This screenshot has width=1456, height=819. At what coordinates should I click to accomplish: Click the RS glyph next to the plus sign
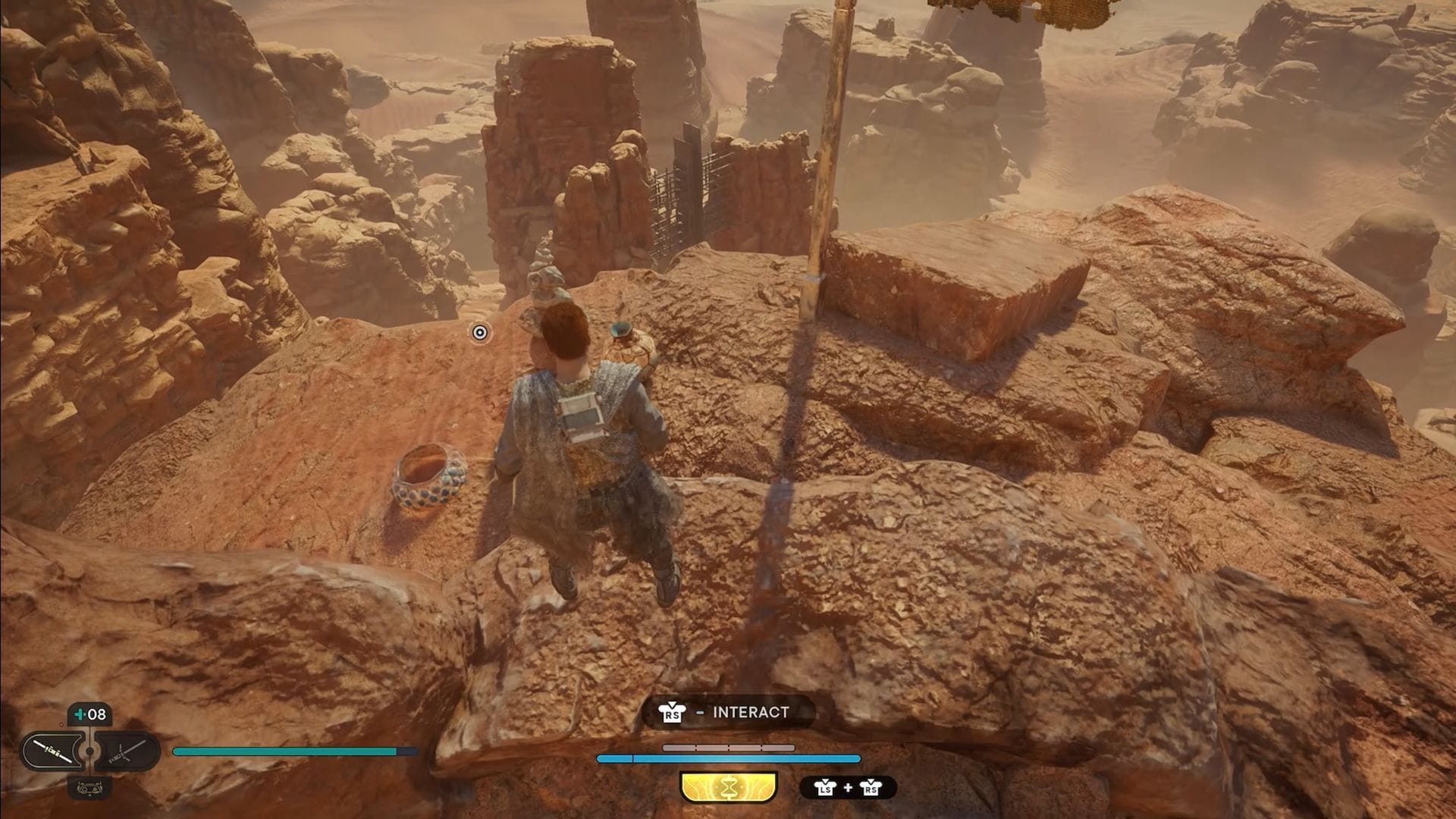pos(870,788)
